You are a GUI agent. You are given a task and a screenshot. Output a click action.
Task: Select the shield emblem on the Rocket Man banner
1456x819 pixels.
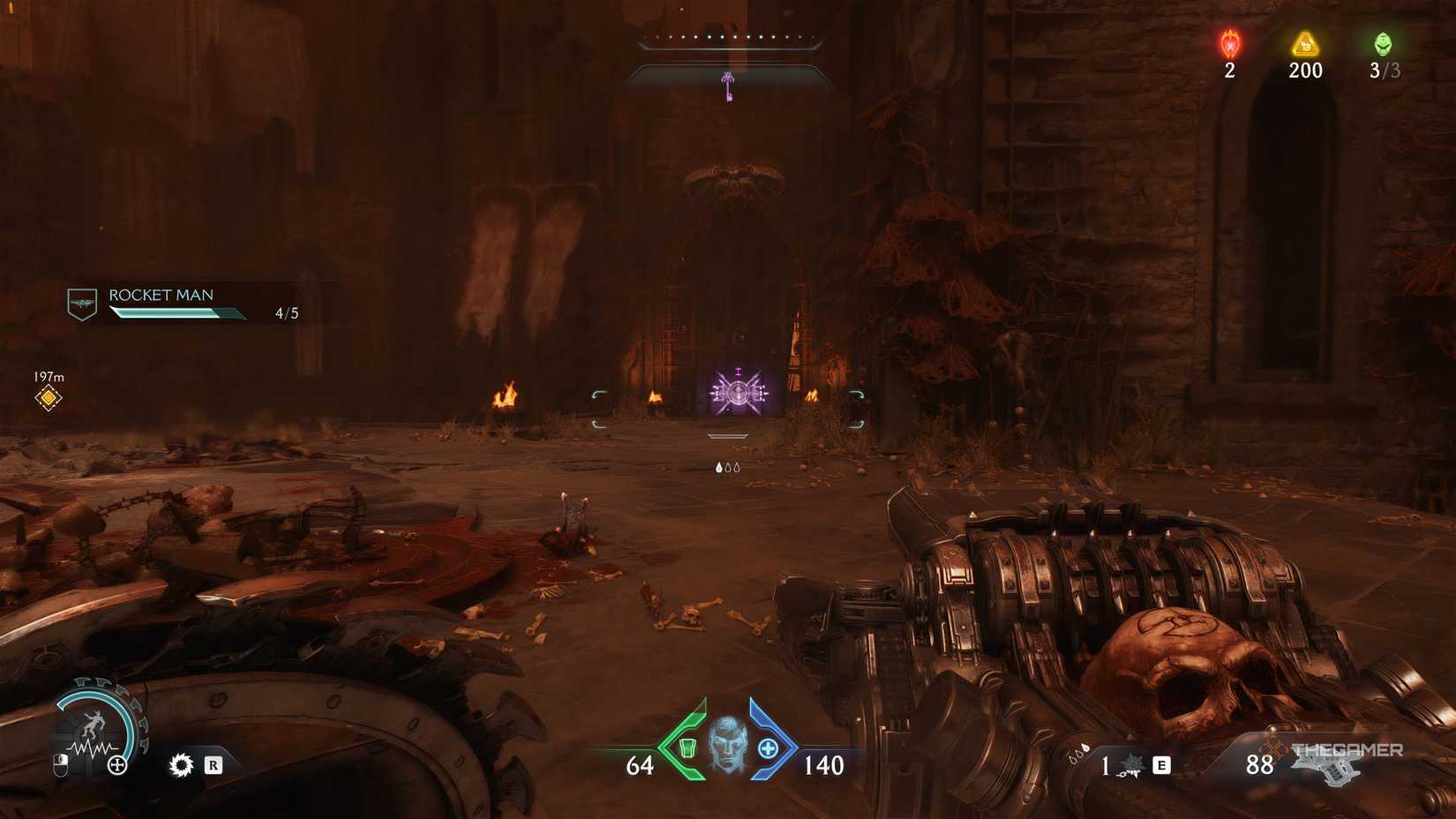[81, 302]
